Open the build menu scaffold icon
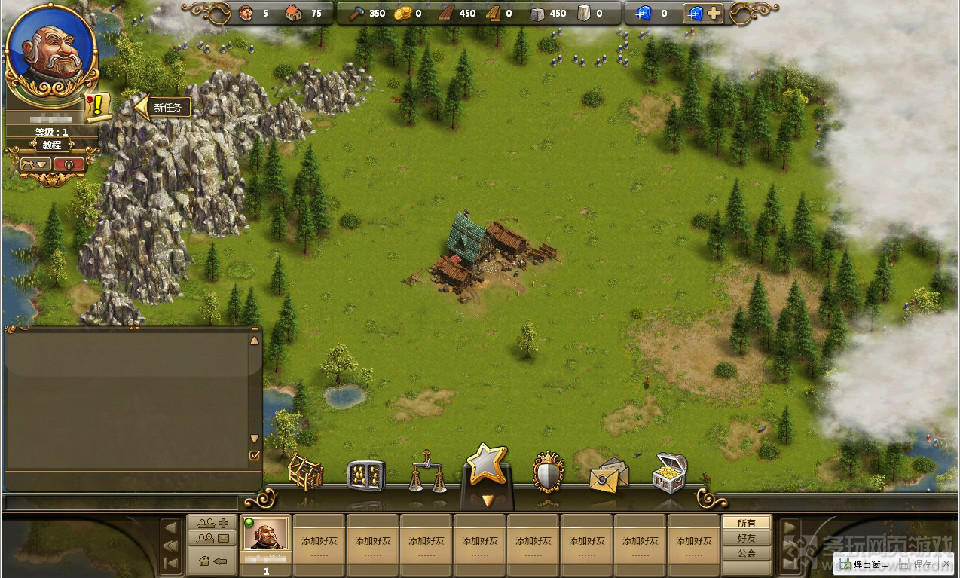 click(306, 472)
